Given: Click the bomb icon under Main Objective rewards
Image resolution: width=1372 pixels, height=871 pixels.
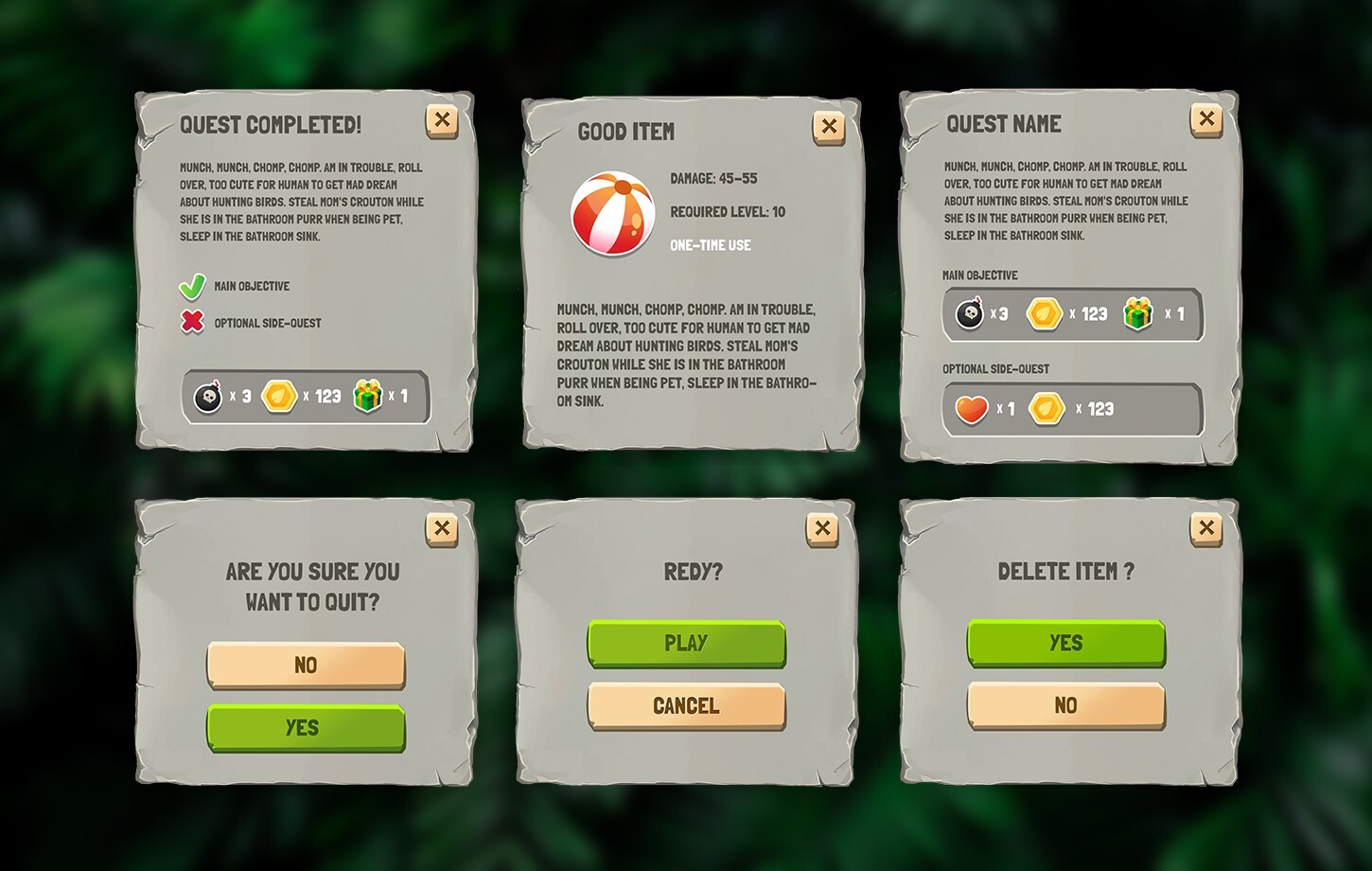Looking at the screenshot, I should (972, 312).
